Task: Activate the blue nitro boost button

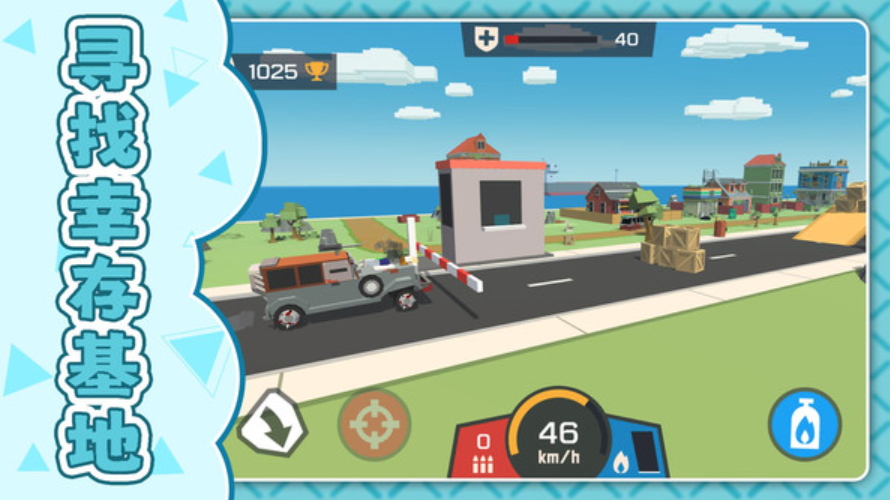Action: pos(804,425)
